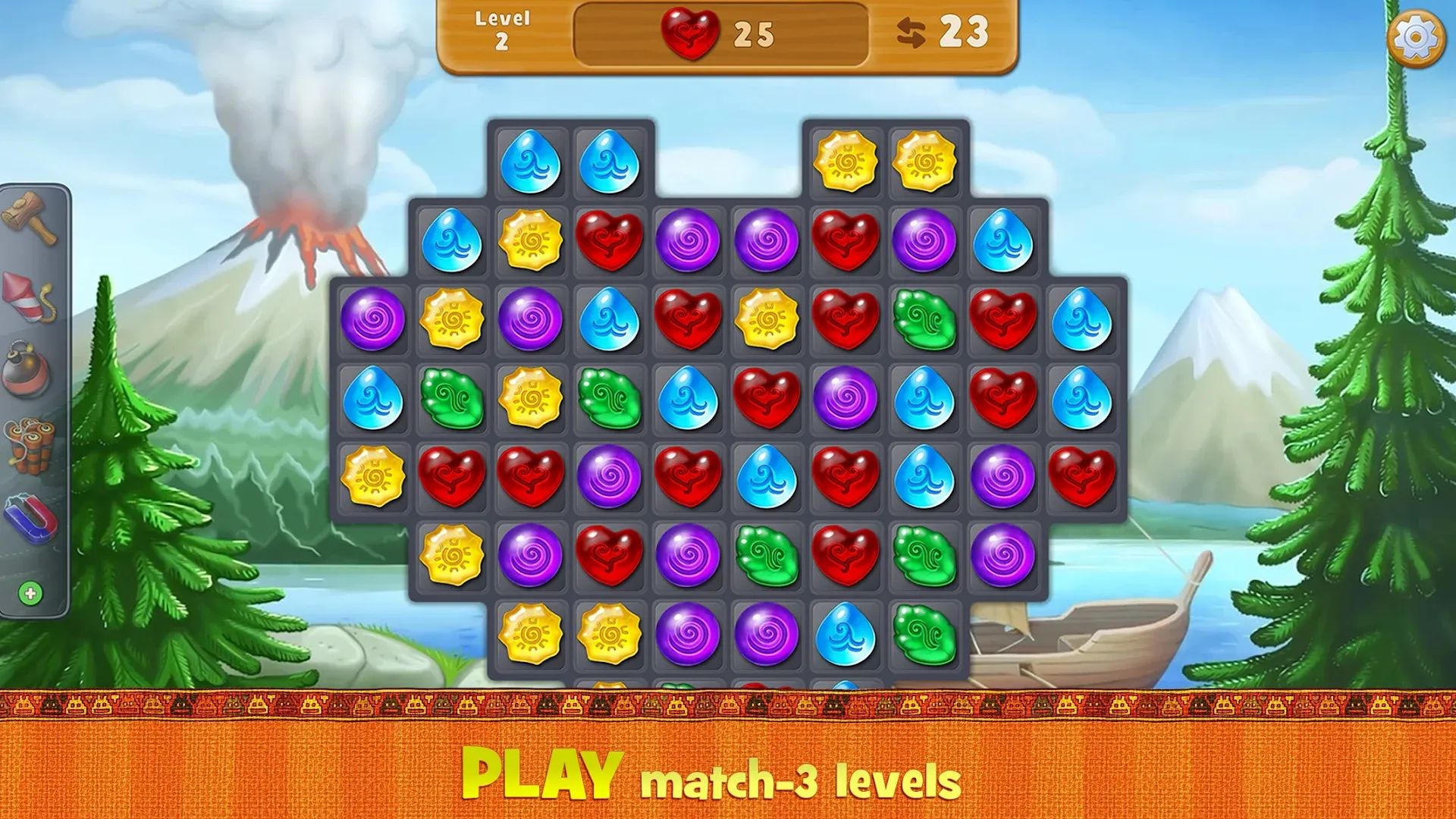Use the dynamite bundle booster
Image resolution: width=1456 pixels, height=819 pixels.
pyautogui.click(x=30, y=444)
